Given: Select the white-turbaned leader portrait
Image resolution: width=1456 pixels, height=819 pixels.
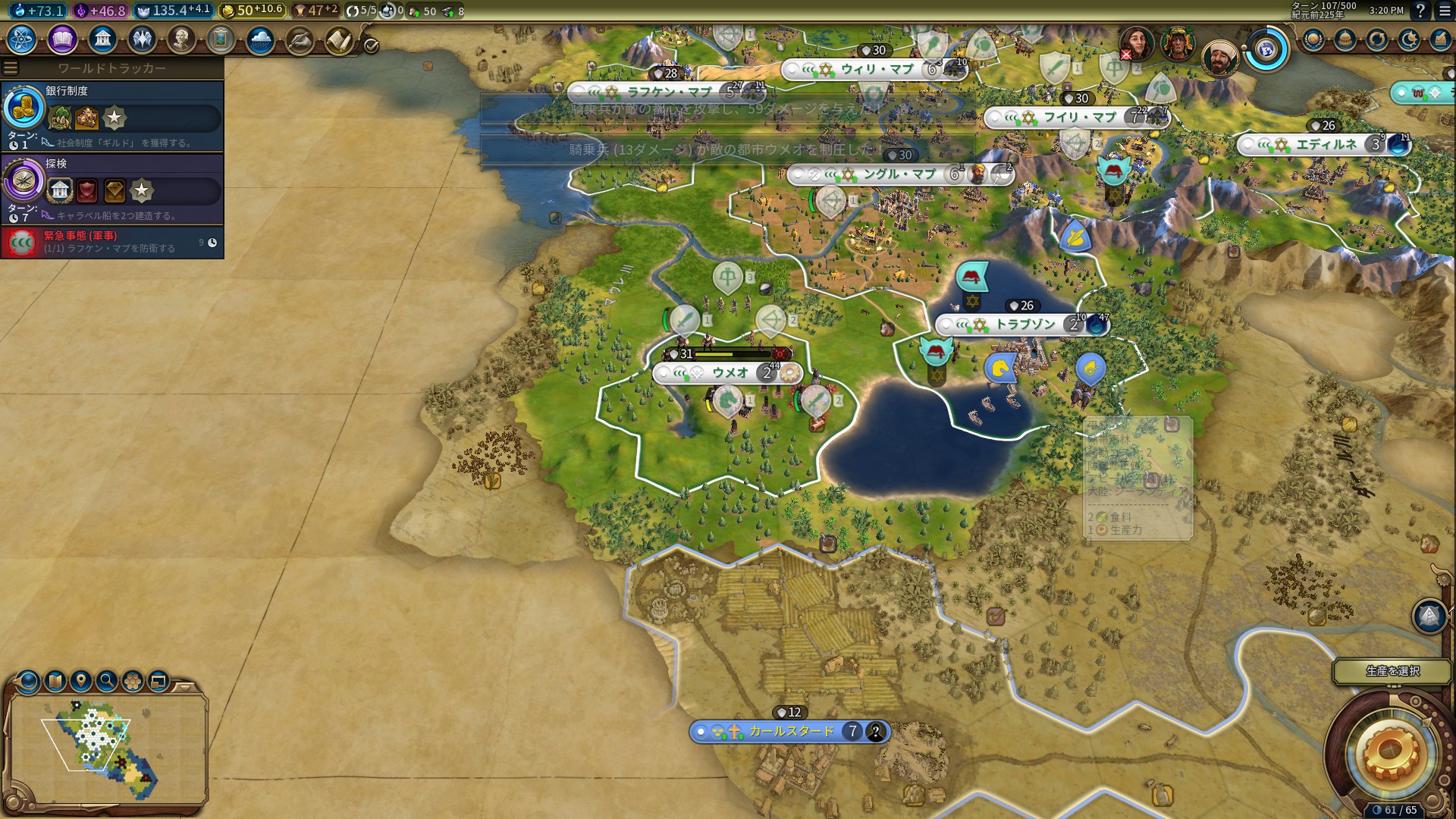Looking at the screenshot, I should 1219,58.
